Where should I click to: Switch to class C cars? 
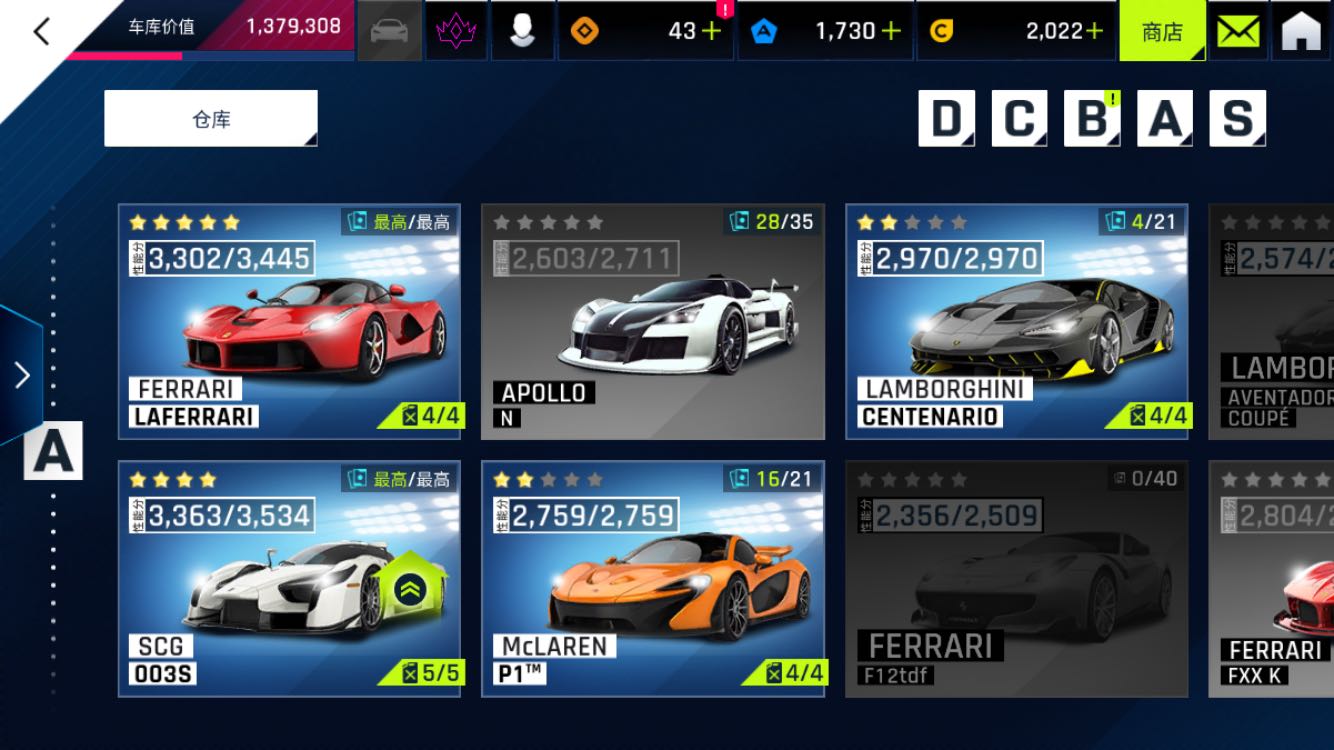point(1019,119)
